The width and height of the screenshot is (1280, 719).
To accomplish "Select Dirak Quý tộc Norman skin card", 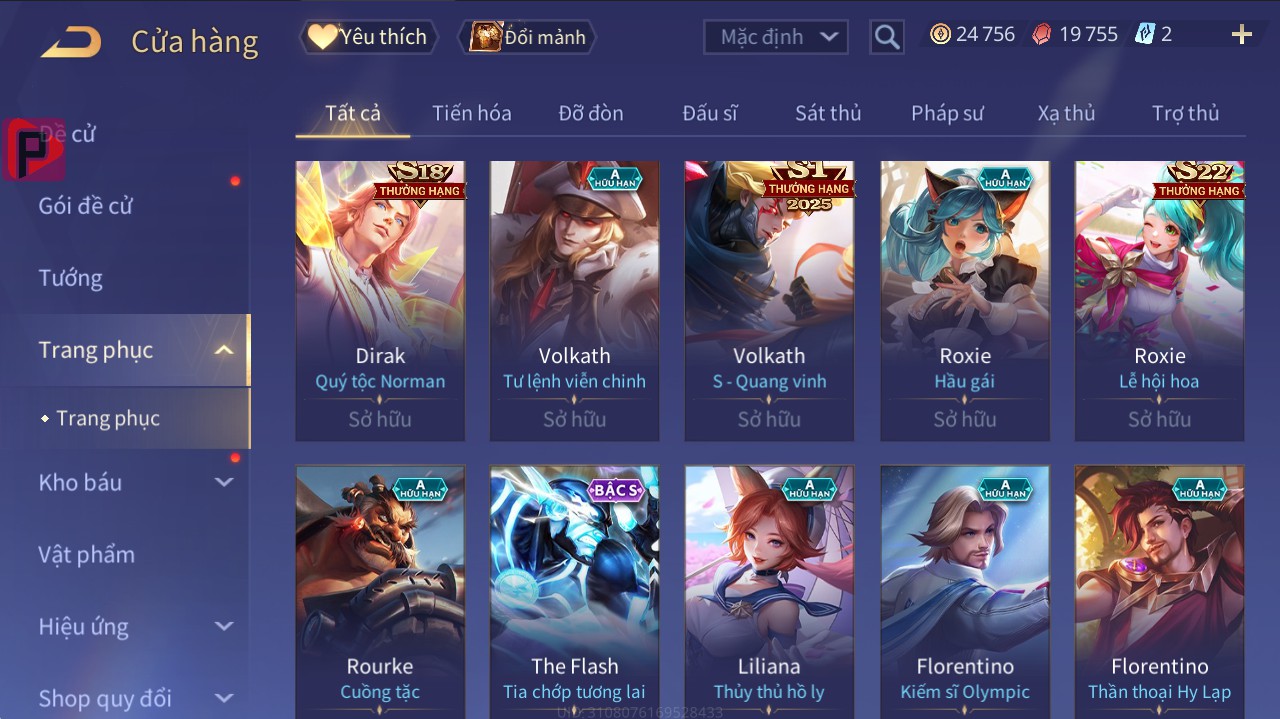I will 380,300.
